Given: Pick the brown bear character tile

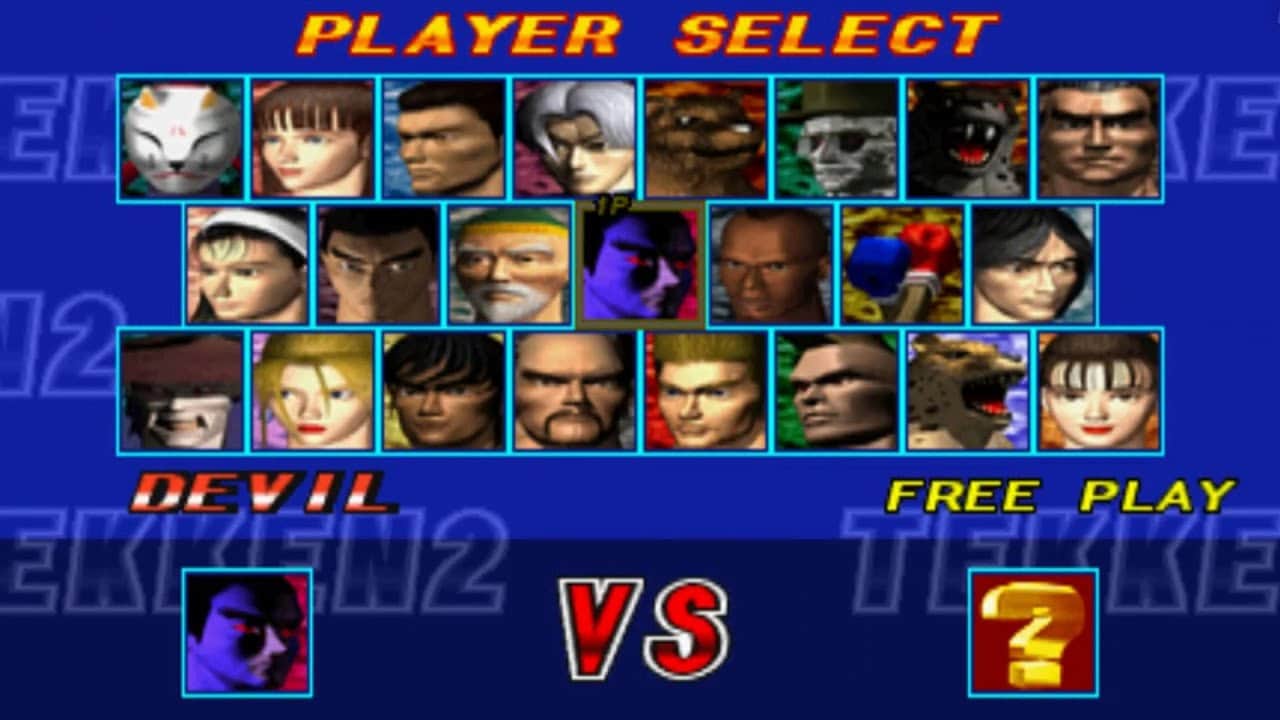Looking at the screenshot, I should click(x=706, y=138).
